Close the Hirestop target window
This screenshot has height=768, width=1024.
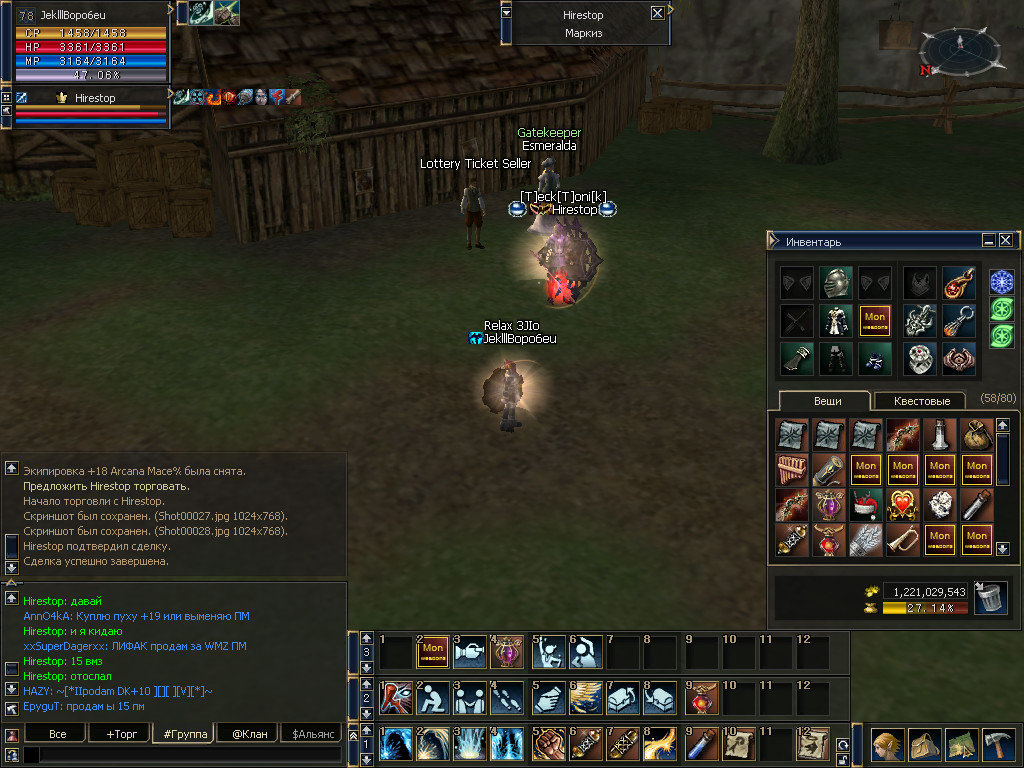657,14
